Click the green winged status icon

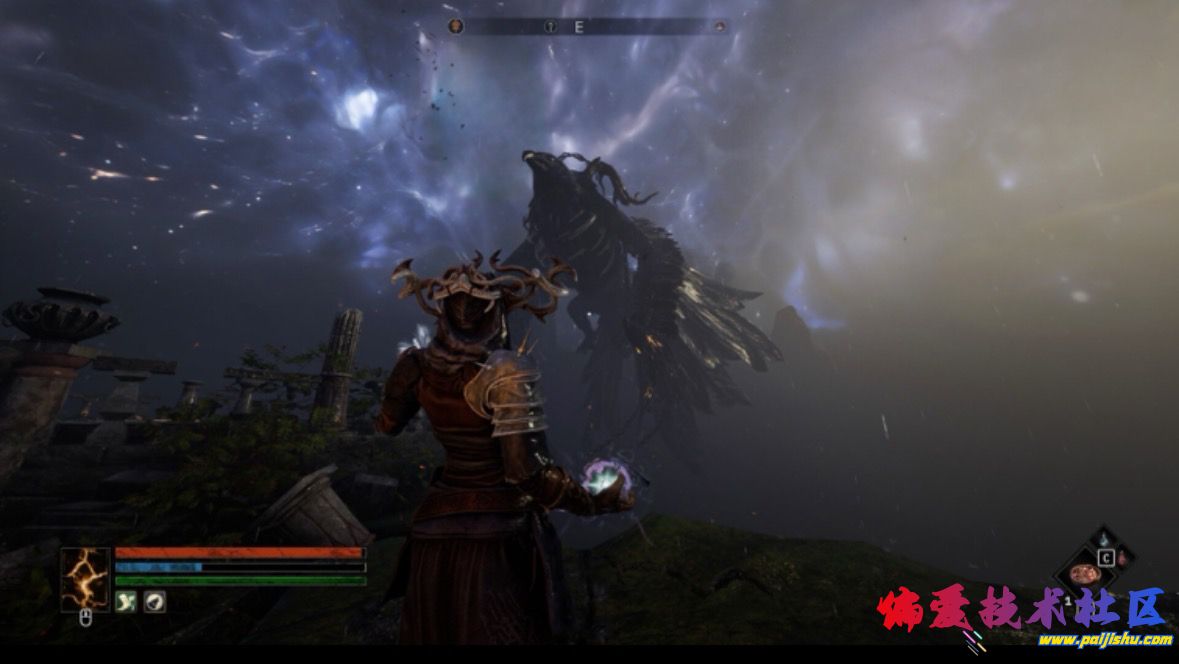[x=127, y=601]
